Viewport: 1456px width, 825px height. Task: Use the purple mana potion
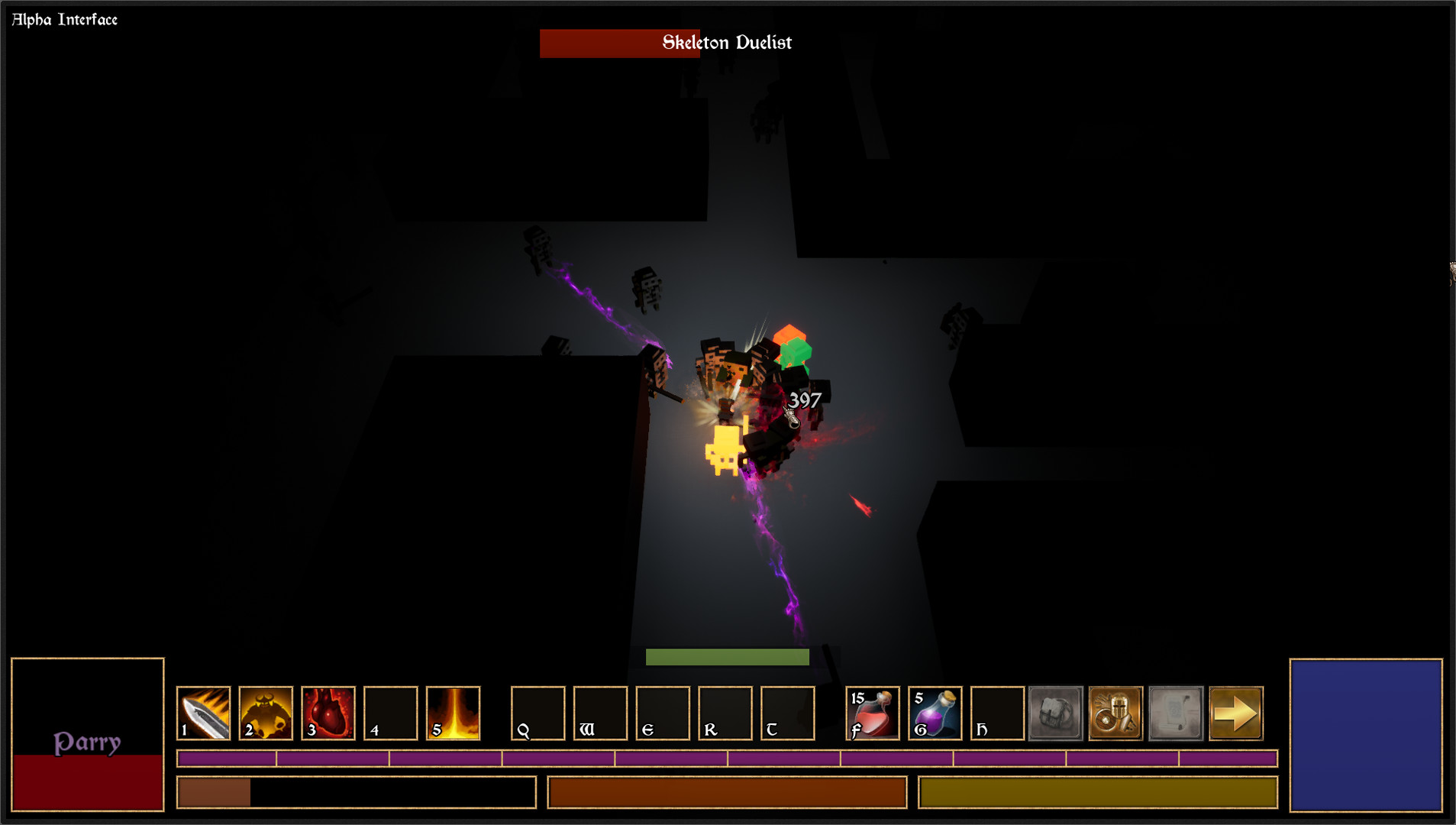[935, 713]
